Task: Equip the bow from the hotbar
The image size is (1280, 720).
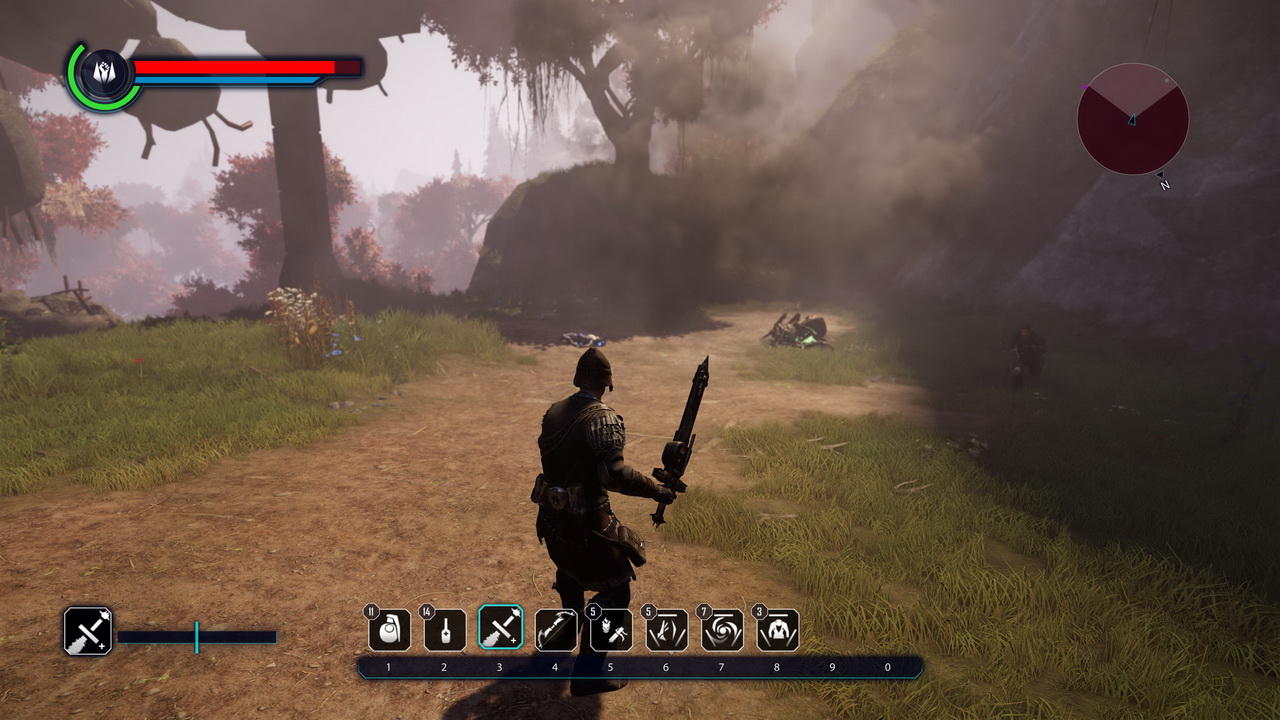Action: 556,630
